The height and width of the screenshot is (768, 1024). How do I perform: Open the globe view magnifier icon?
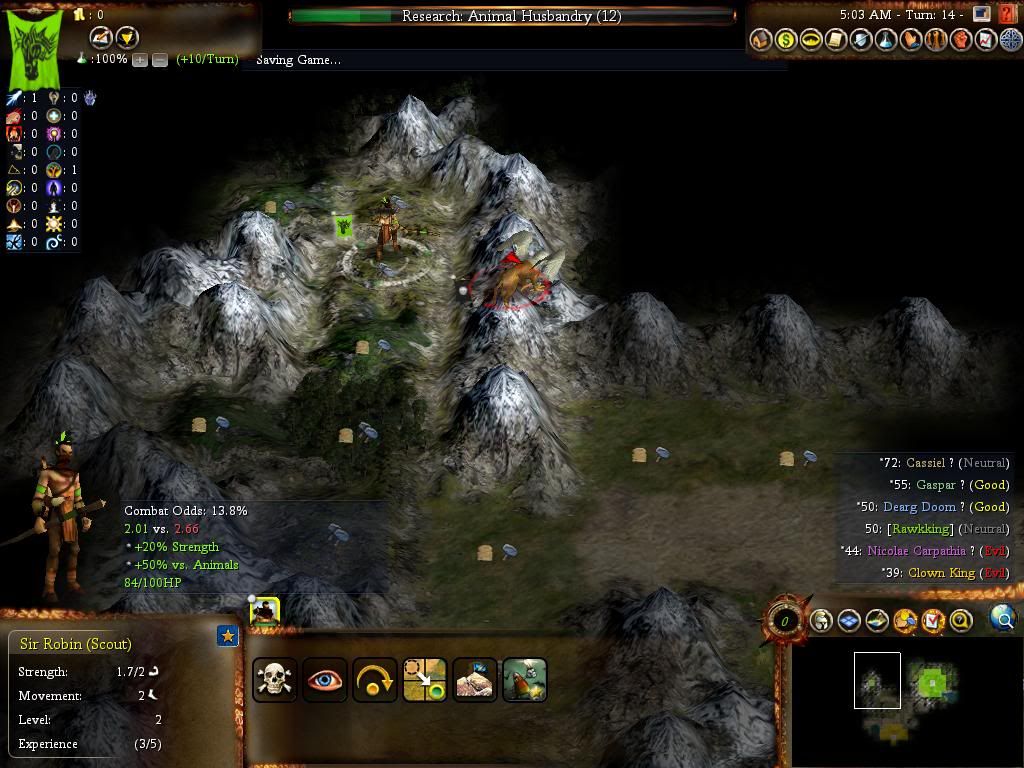(1002, 619)
